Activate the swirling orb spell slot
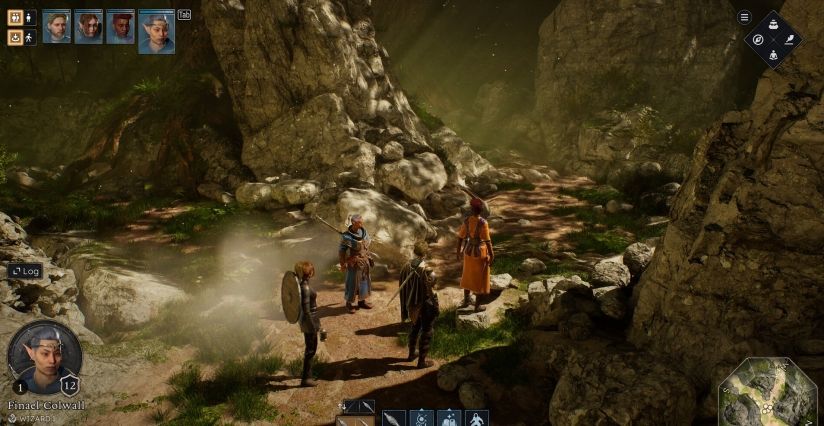Image resolution: width=824 pixels, height=426 pixels. (x=422, y=419)
